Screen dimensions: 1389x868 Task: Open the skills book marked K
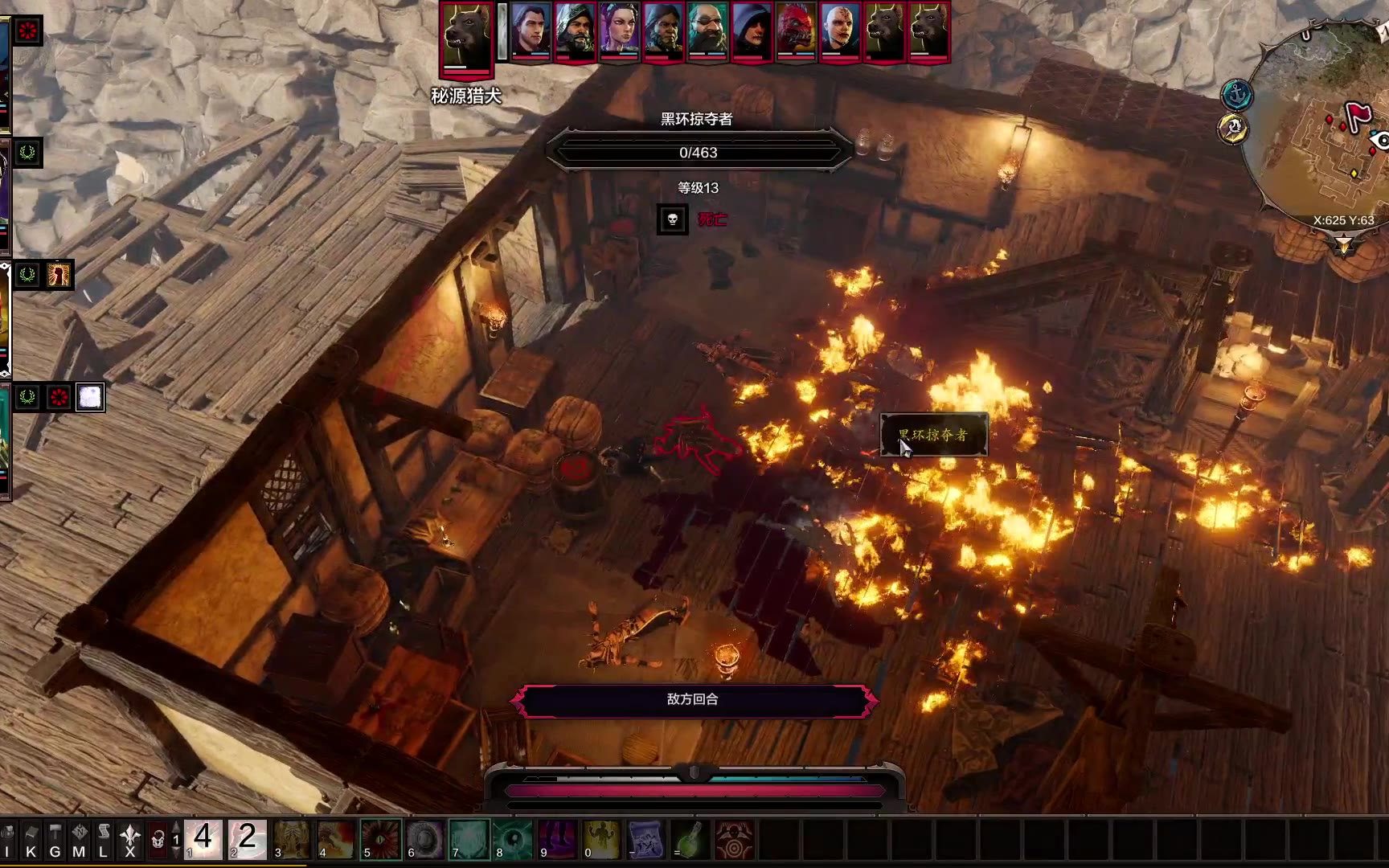coord(31,841)
